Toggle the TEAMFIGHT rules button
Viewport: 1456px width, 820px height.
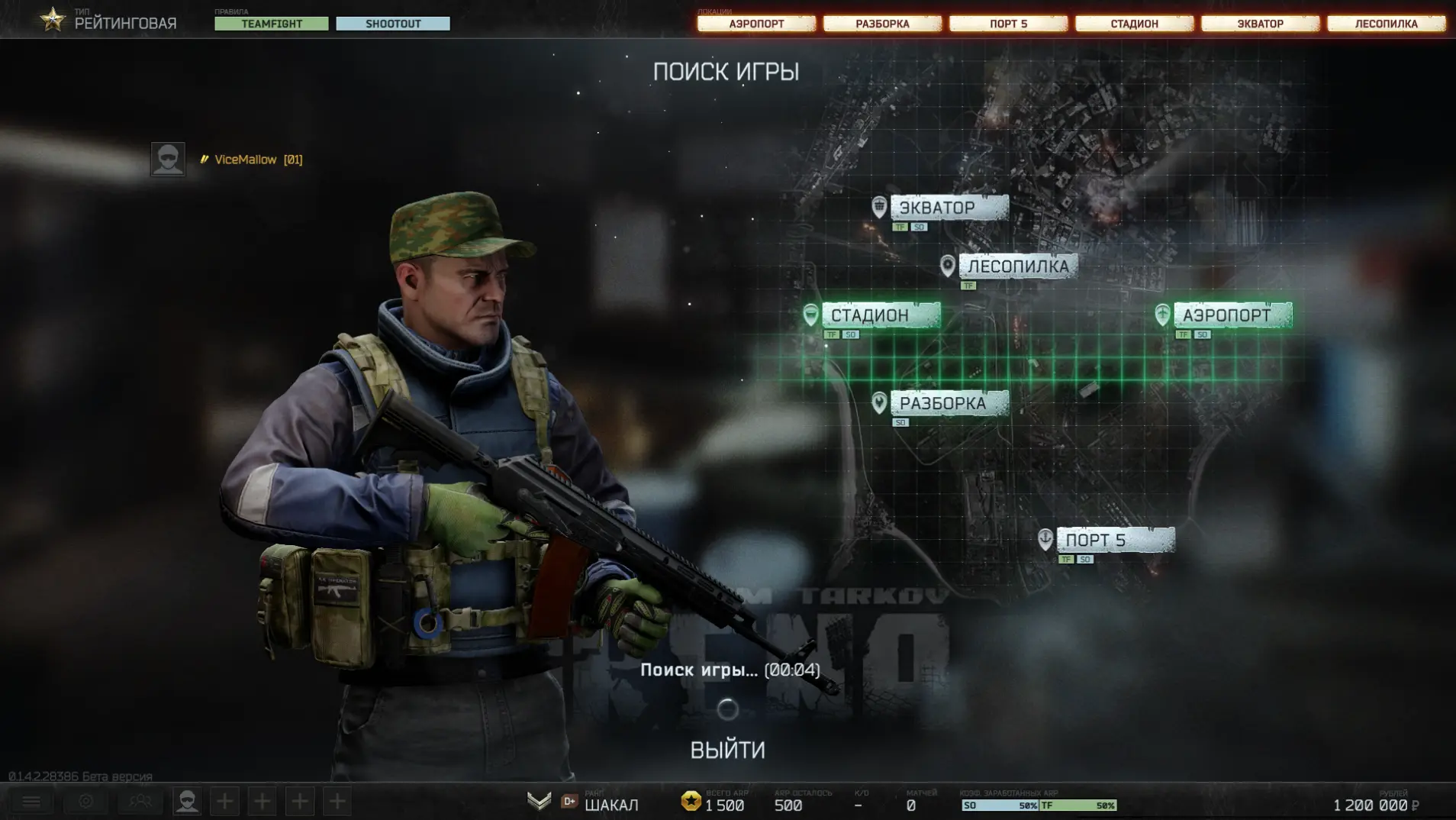(272, 24)
